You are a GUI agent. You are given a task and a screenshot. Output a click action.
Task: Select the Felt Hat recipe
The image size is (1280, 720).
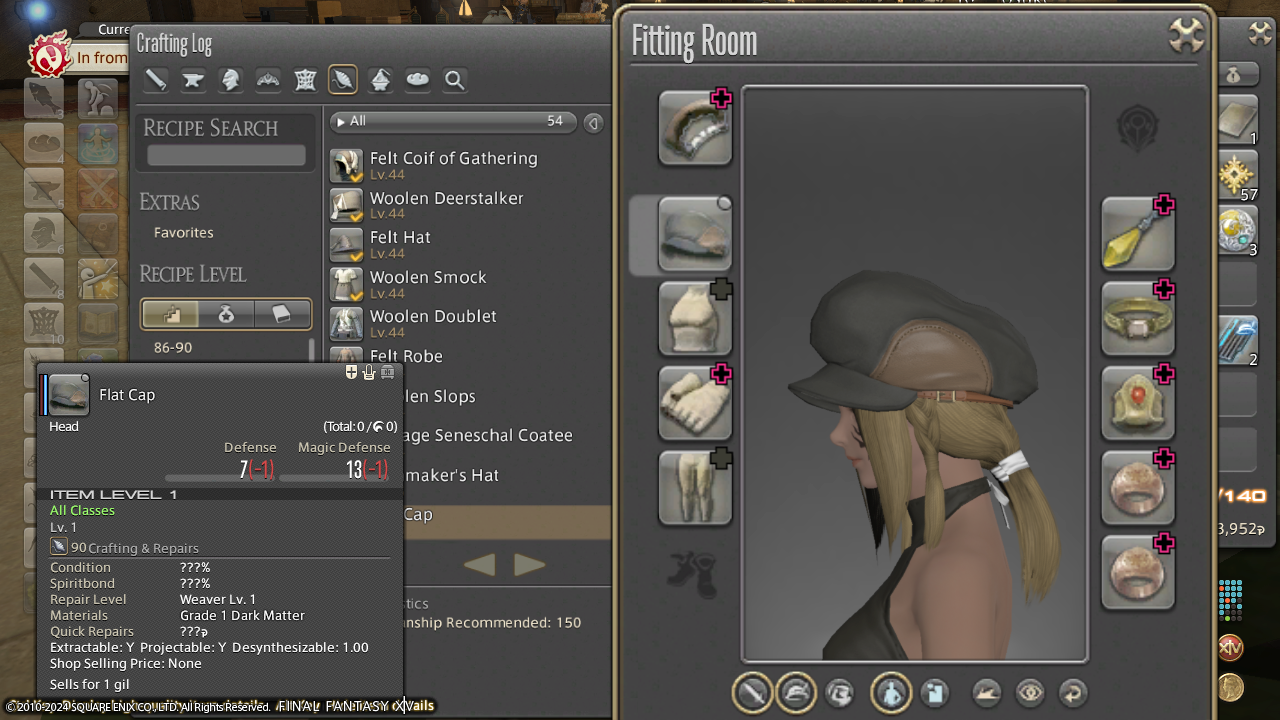click(400, 238)
